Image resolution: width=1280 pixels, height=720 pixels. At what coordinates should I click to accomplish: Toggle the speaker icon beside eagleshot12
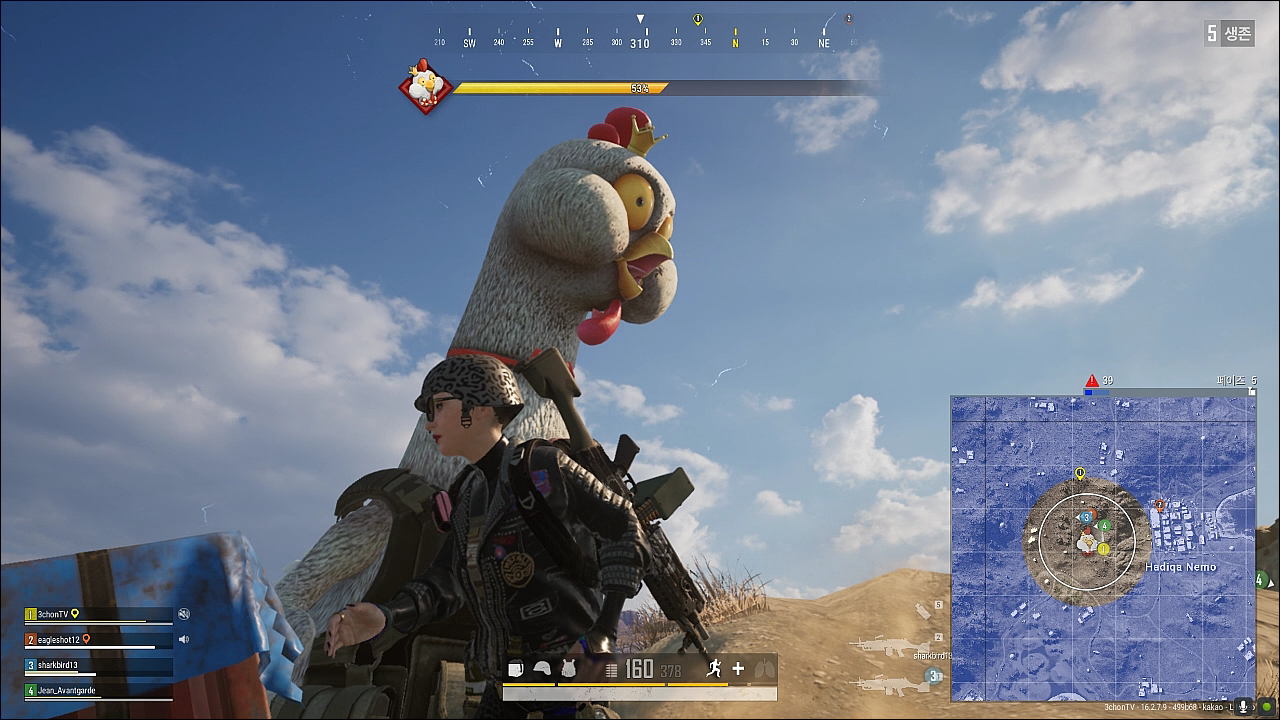183,639
